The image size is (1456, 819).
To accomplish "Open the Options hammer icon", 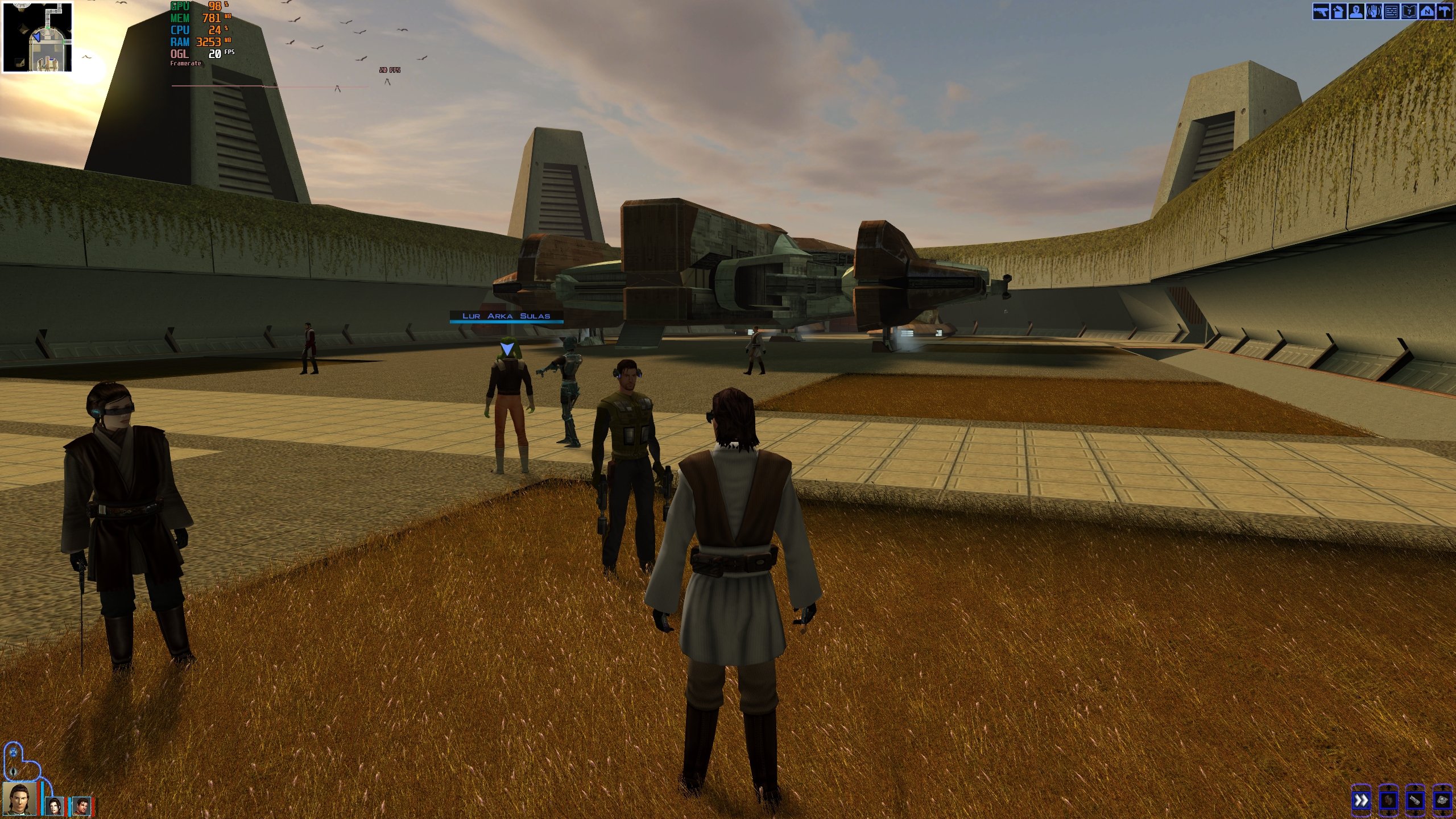I will click(x=1444, y=11).
